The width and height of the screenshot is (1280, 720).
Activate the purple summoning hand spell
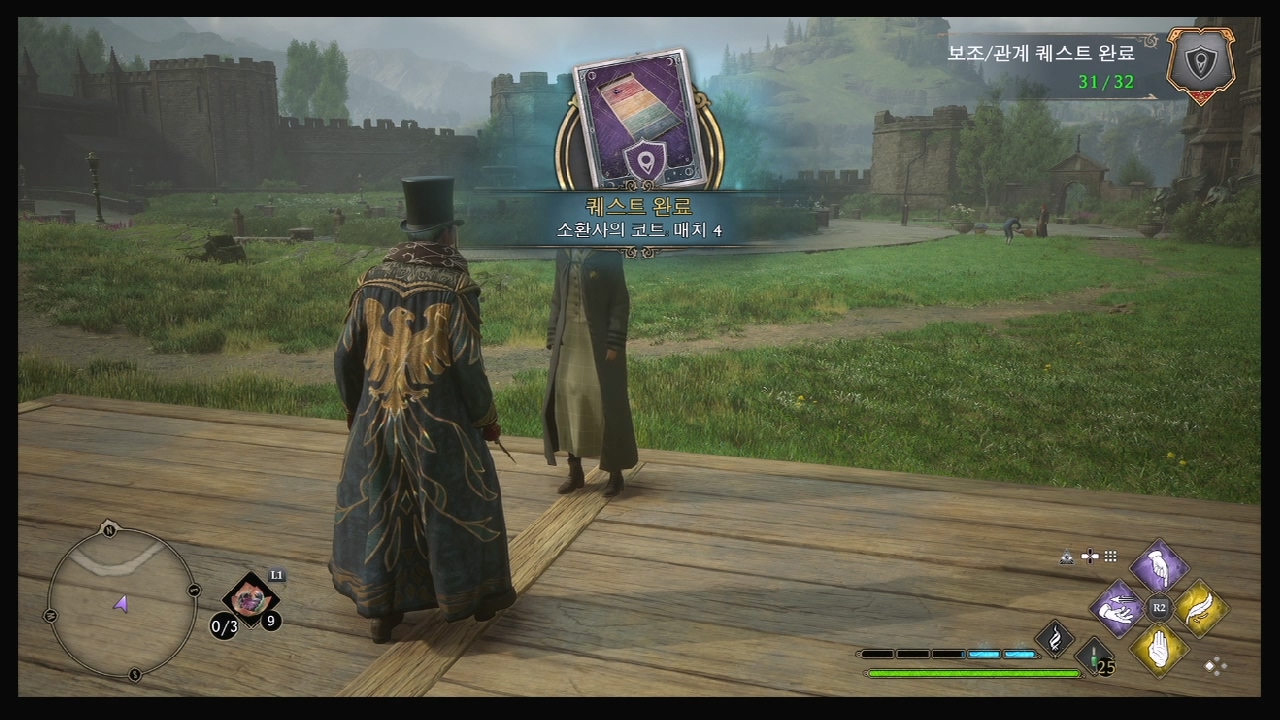pos(1118,608)
